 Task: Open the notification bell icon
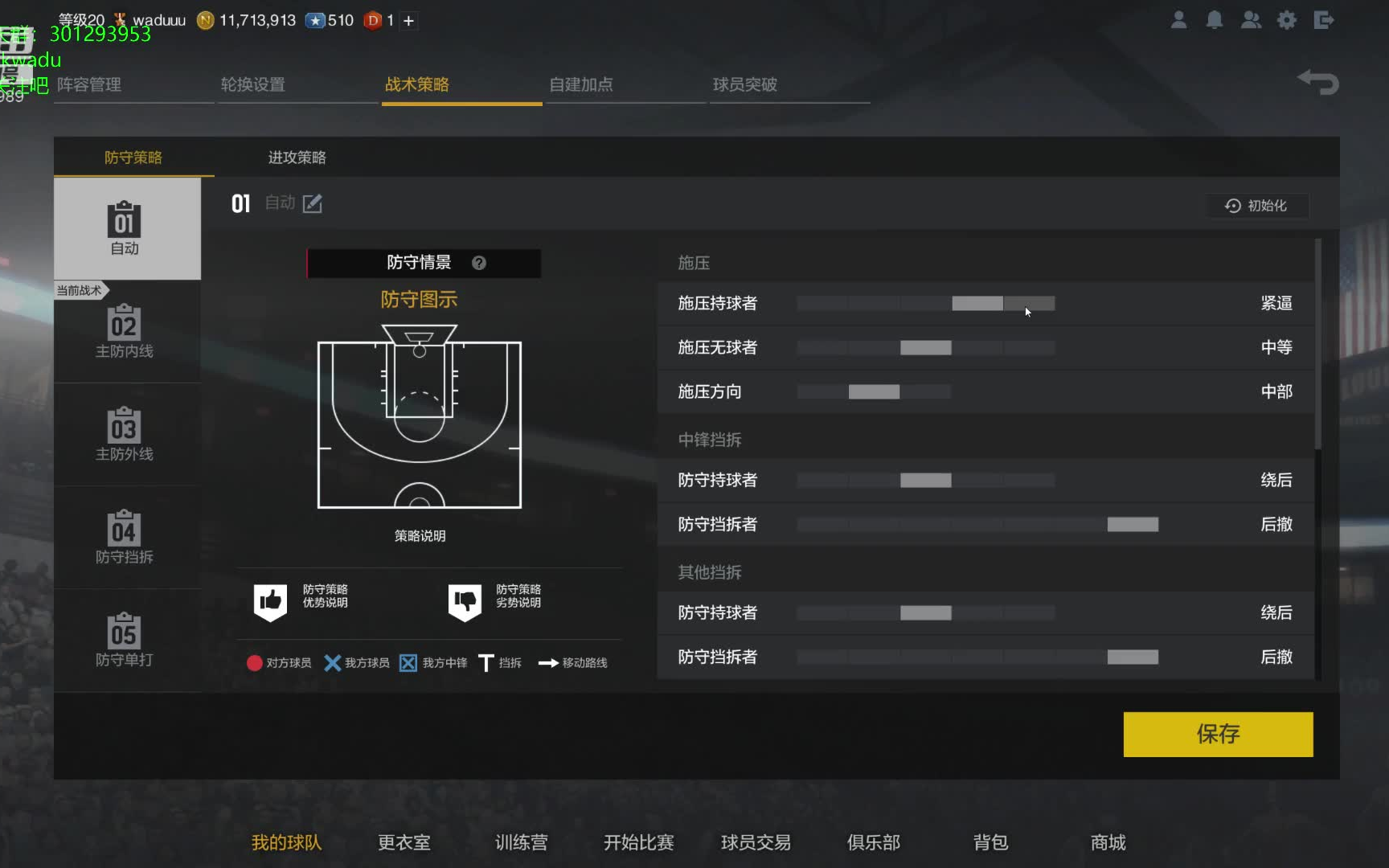1215,20
